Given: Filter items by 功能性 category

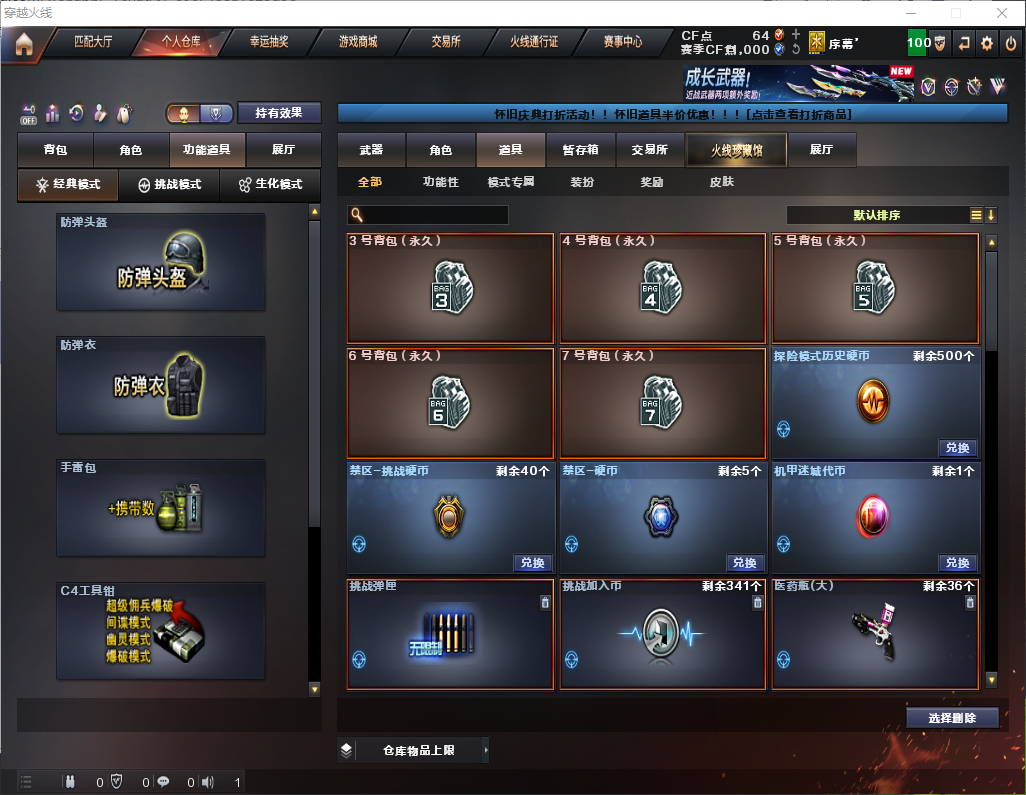Looking at the screenshot, I should [441, 182].
